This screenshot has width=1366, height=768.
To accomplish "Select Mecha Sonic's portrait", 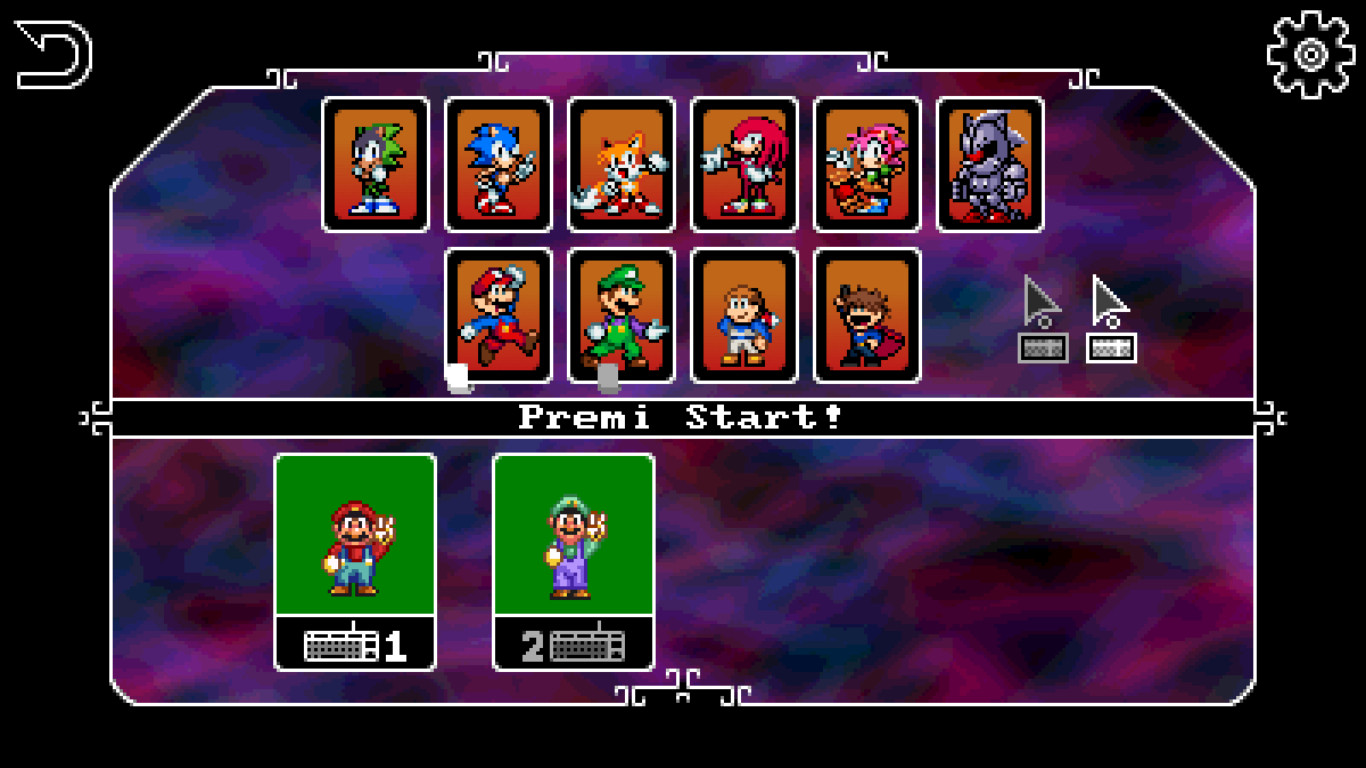I will (990, 166).
